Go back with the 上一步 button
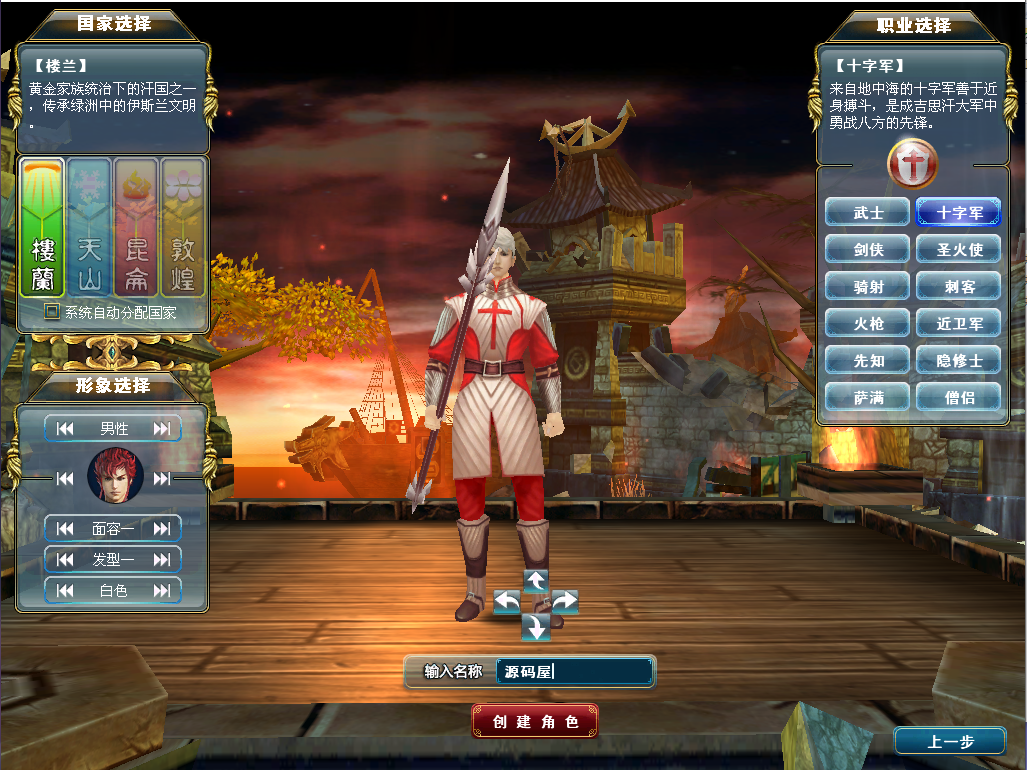Image resolution: width=1027 pixels, height=770 pixels. click(x=949, y=741)
